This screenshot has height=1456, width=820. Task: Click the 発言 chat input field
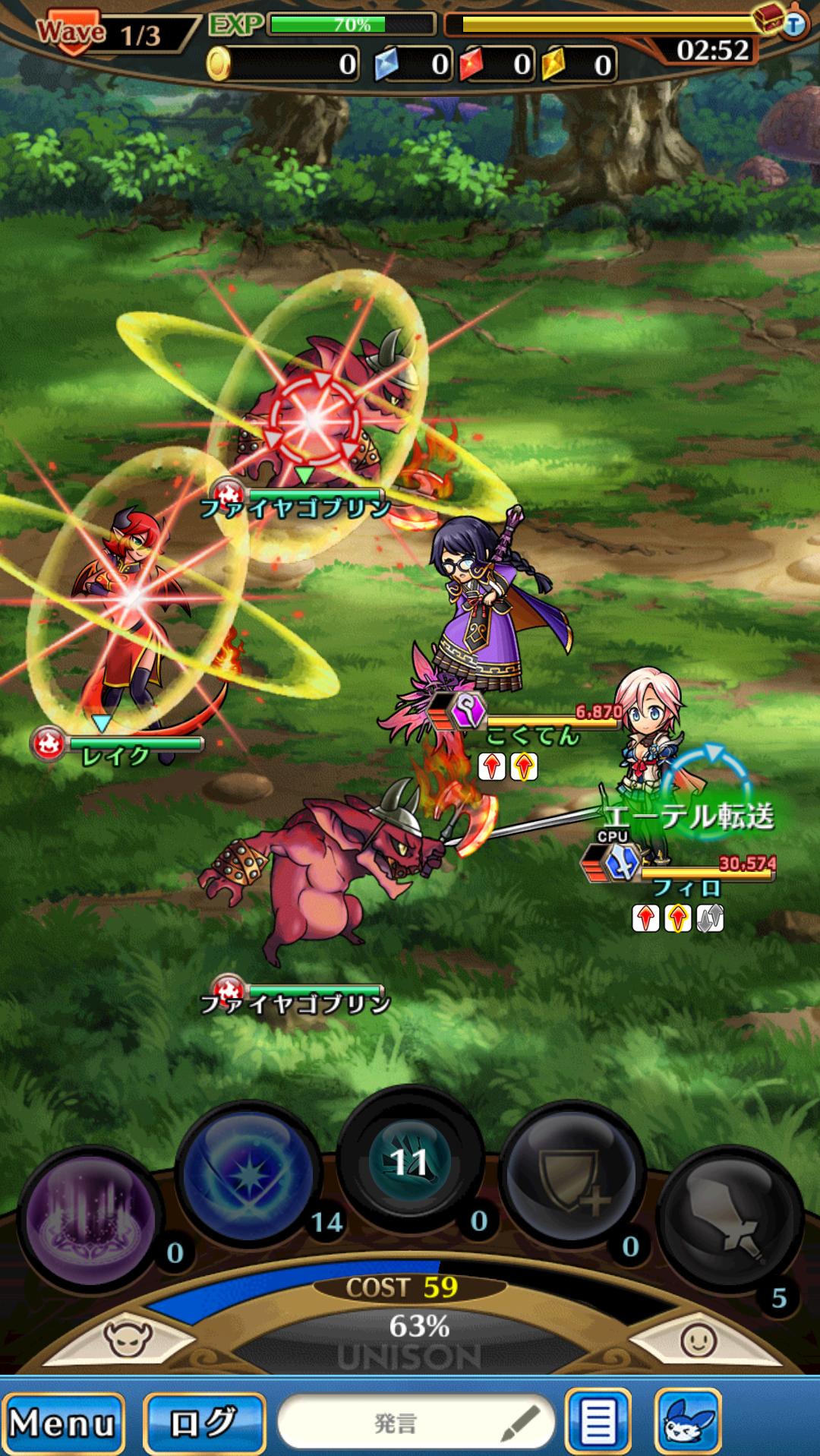click(416, 1422)
